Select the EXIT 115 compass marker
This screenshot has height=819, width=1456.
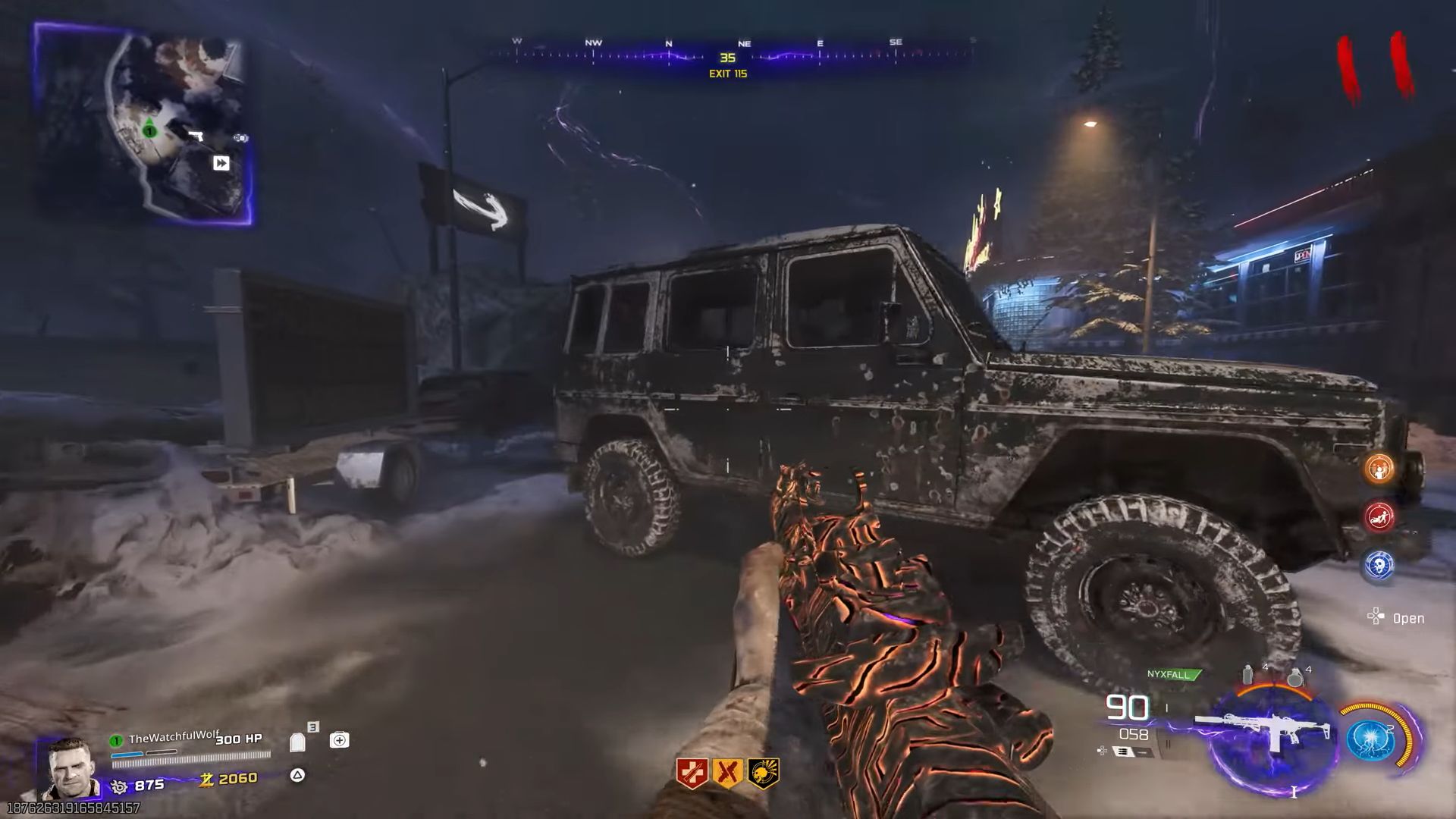(728, 74)
